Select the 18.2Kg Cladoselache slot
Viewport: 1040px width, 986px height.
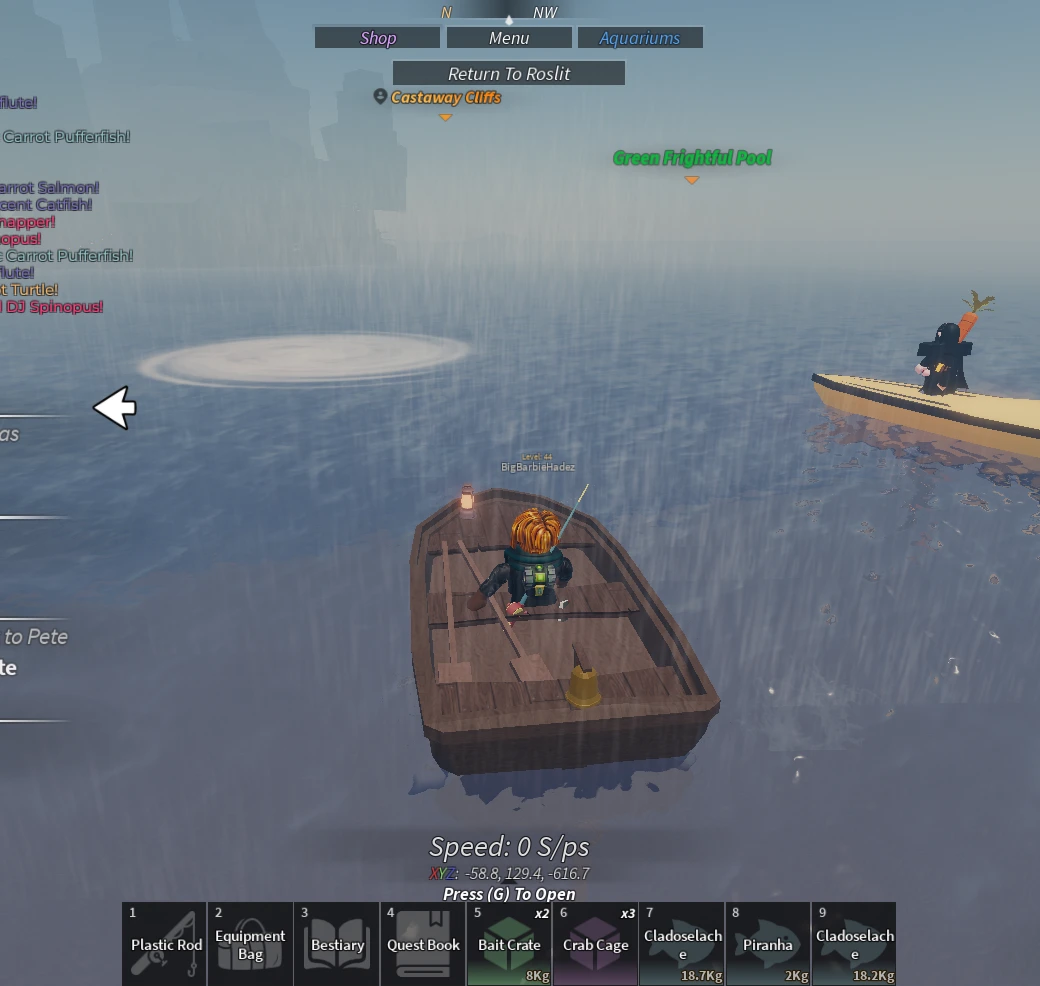[854, 944]
